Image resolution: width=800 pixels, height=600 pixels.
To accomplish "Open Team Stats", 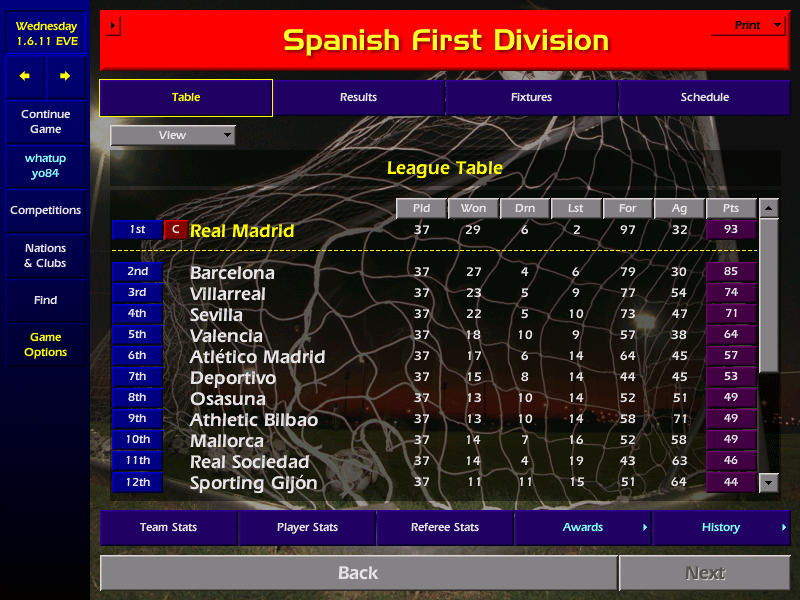I will tap(169, 528).
